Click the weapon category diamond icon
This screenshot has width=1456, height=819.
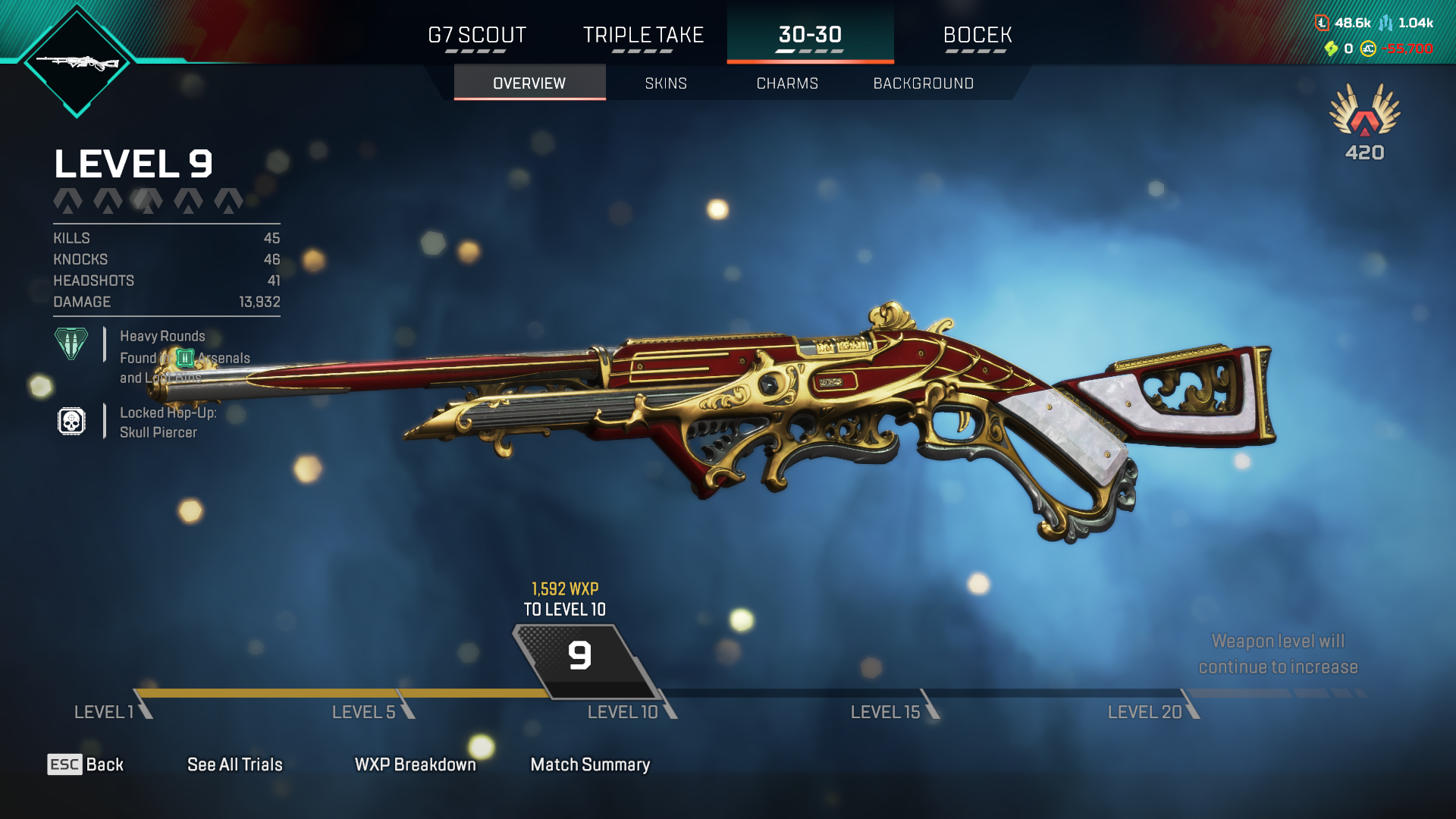(x=77, y=62)
